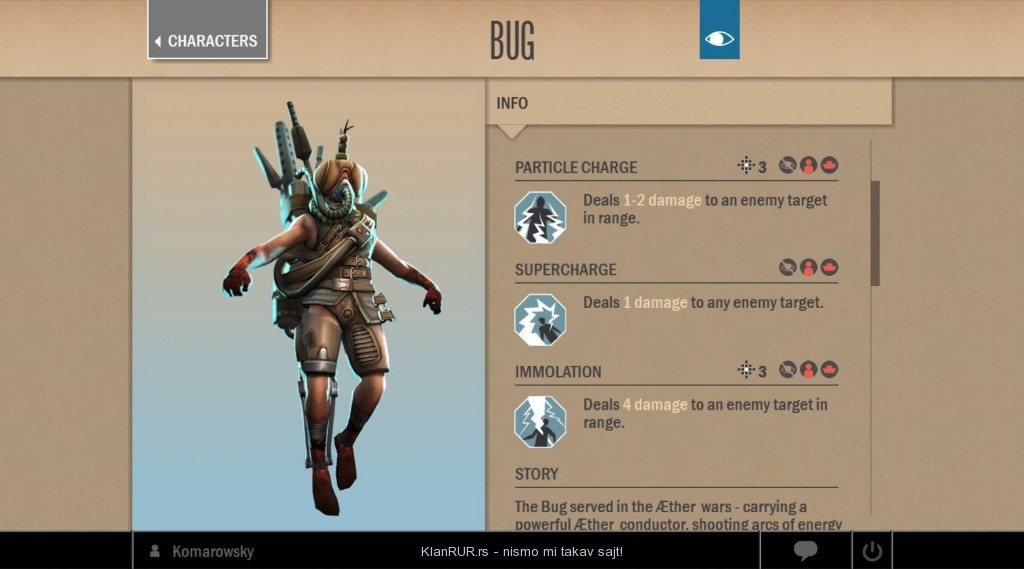Toggle the blue eye view button

719,39
